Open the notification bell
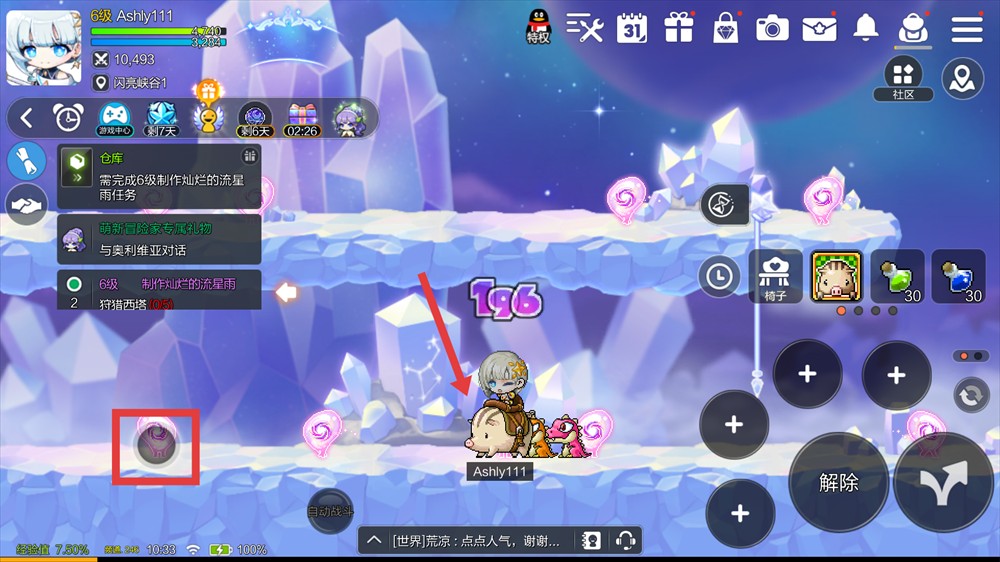Screen dimensions: 1000x562 tap(865, 28)
